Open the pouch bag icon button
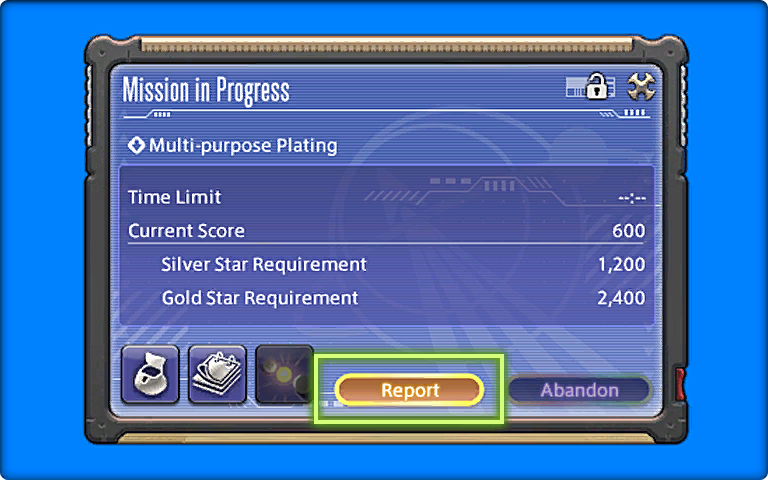This screenshot has height=480, width=768. tap(150, 374)
